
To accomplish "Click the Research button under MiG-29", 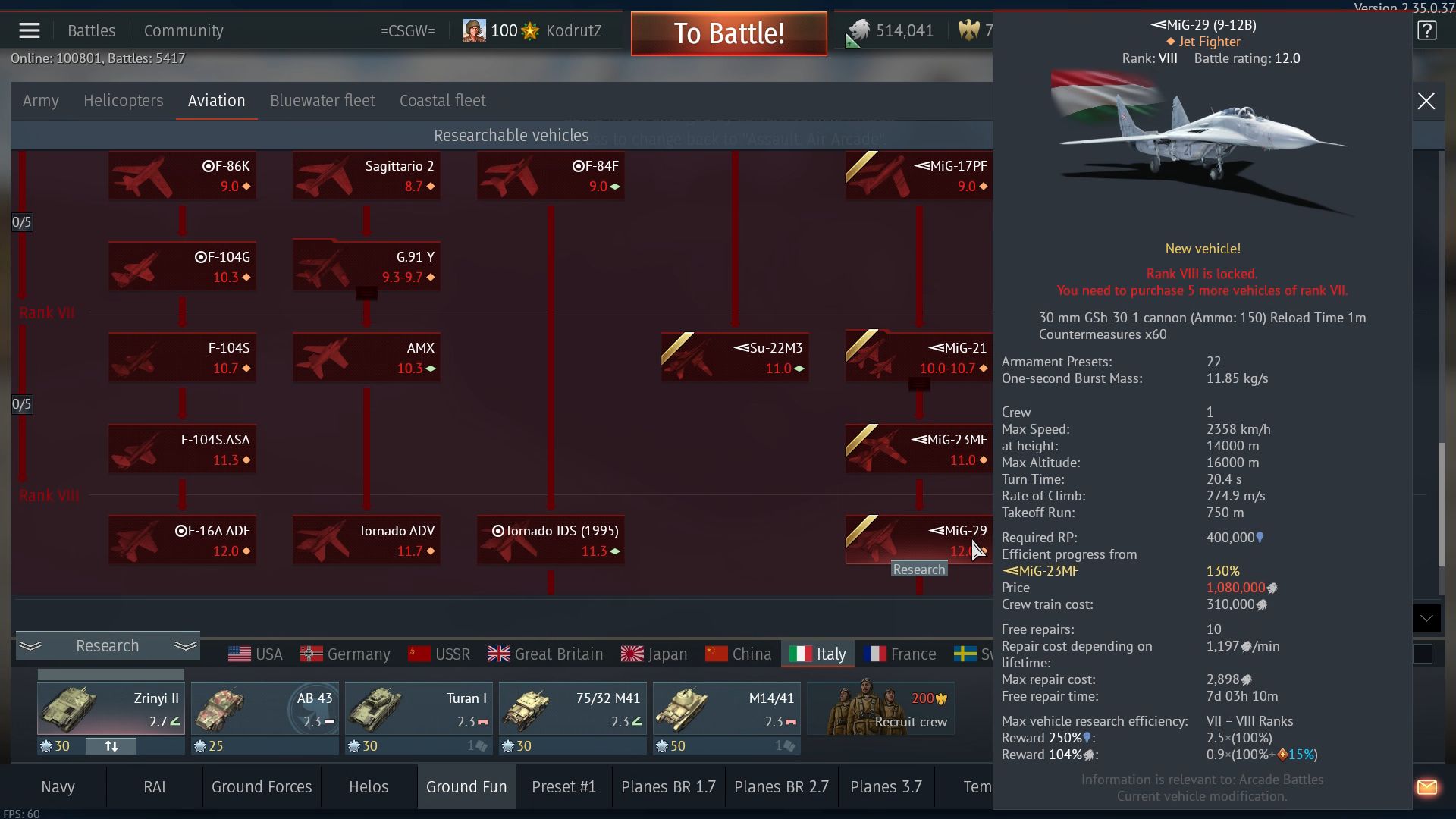I will [x=918, y=570].
